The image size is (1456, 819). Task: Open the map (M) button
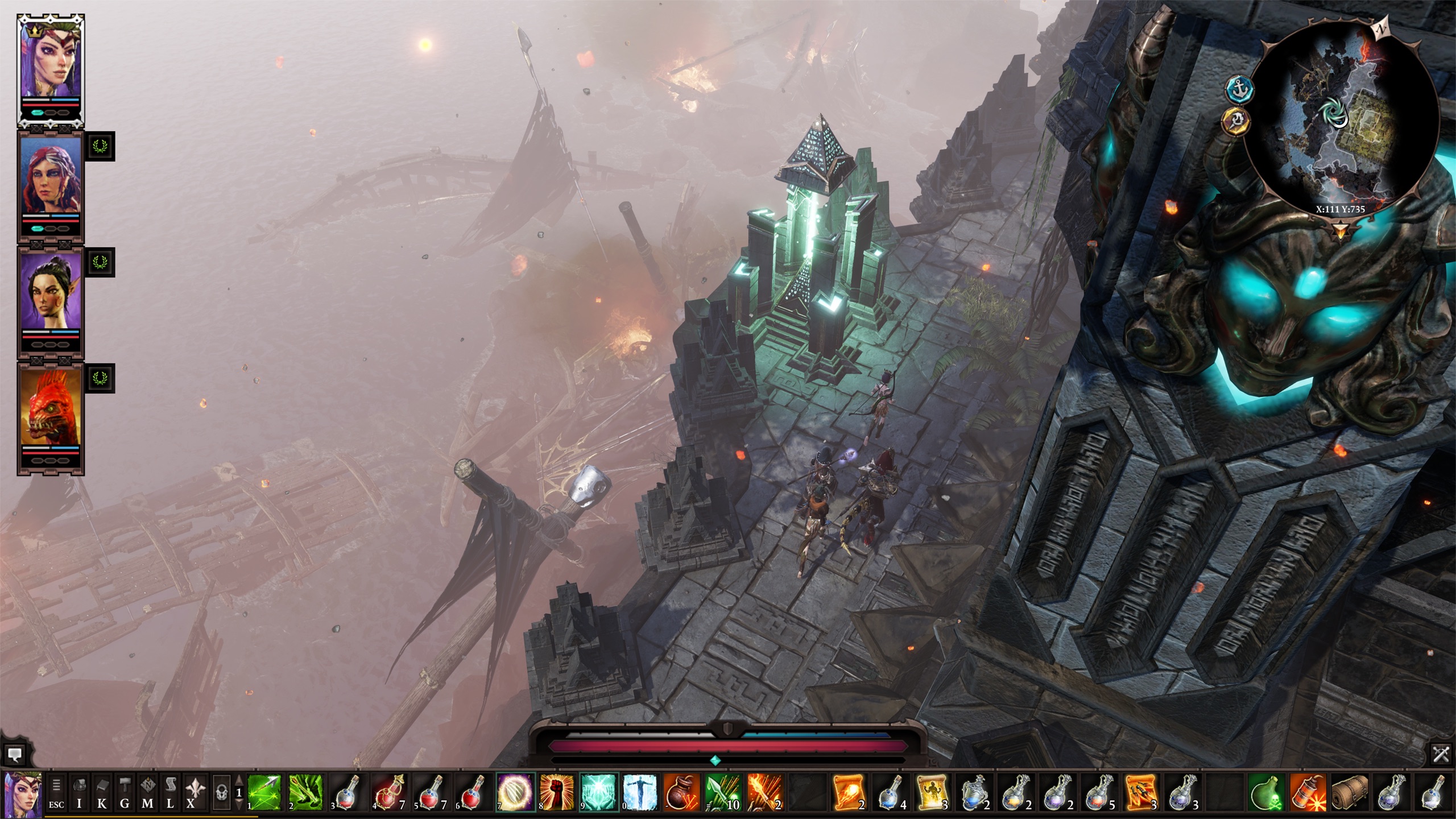[x=147, y=792]
